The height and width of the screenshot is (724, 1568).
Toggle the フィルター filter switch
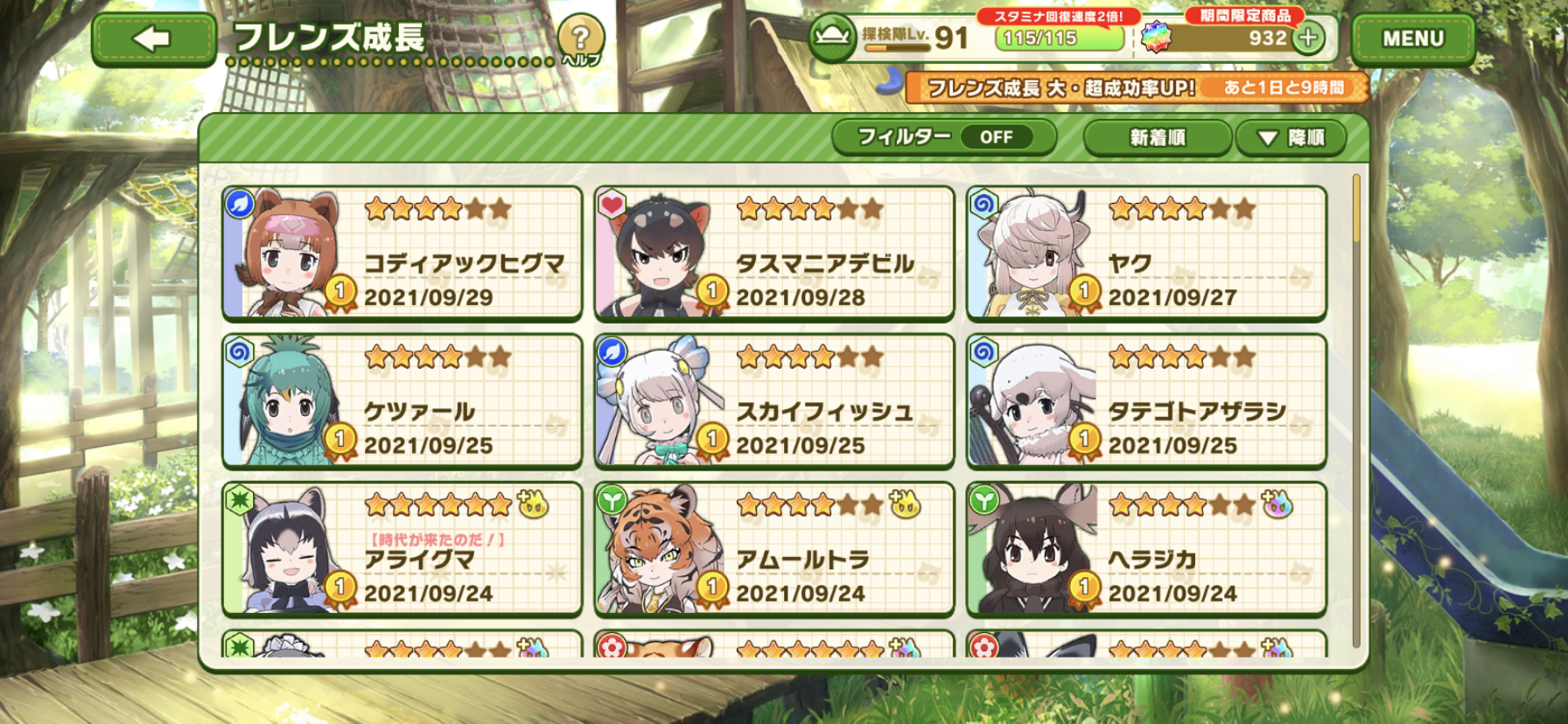[x=944, y=137]
